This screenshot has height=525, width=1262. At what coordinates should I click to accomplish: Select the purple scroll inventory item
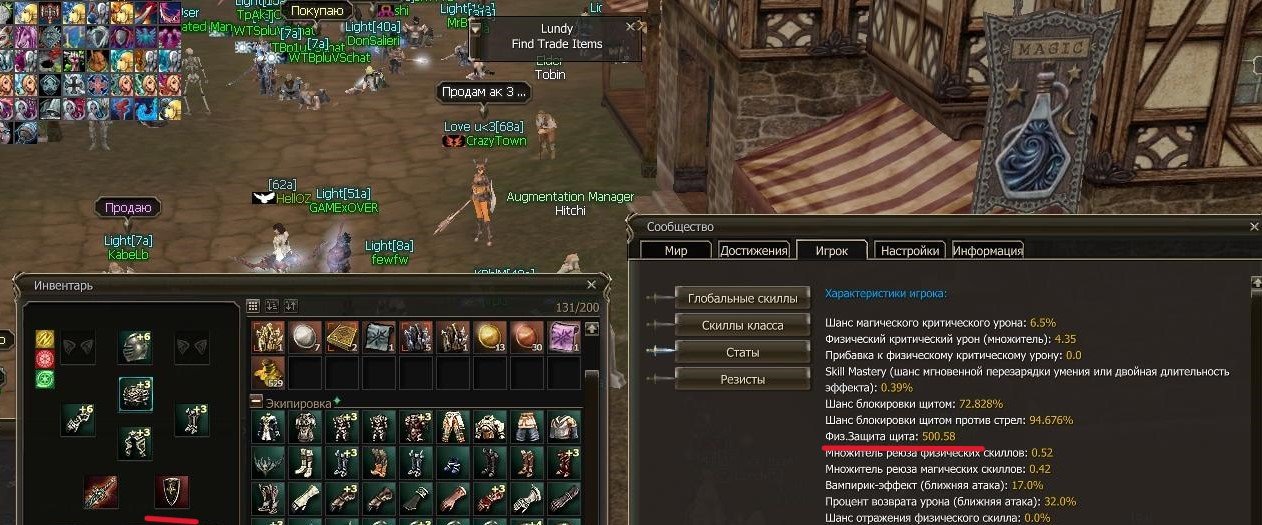pyautogui.click(x=564, y=337)
